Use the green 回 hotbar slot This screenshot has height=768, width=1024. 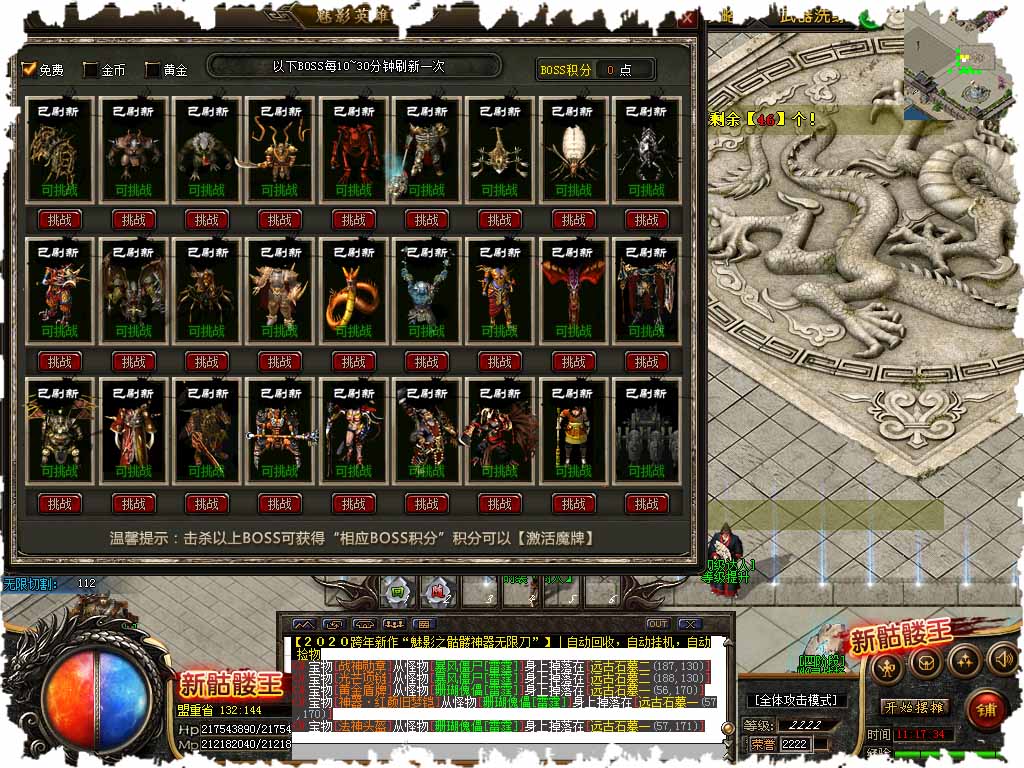coord(397,592)
